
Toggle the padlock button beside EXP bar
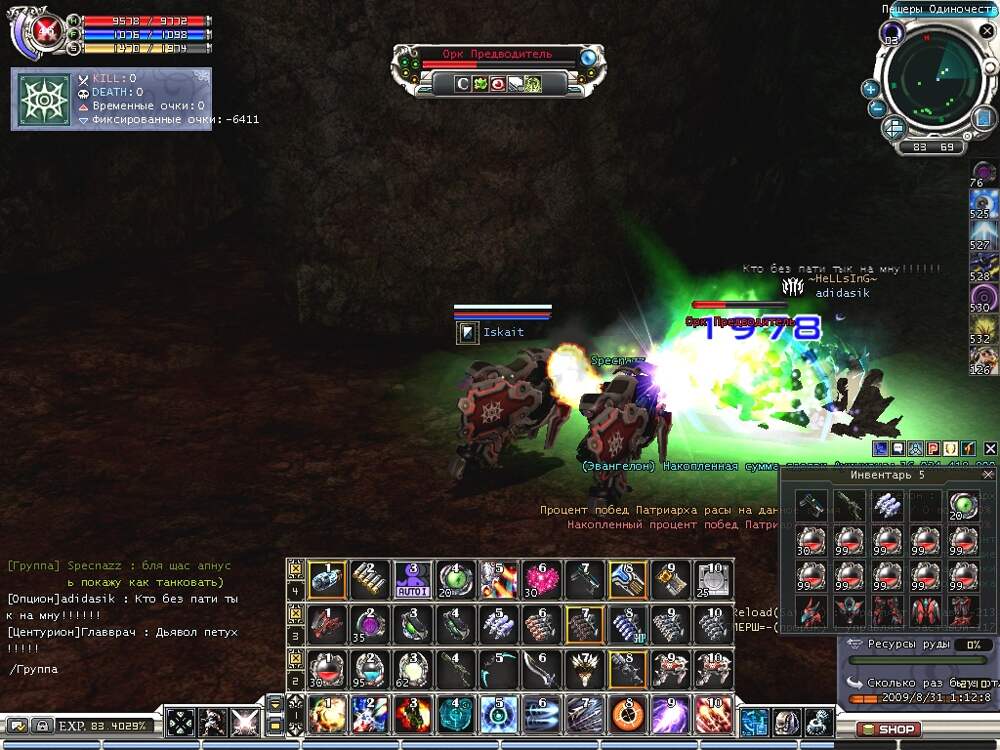[43, 726]
